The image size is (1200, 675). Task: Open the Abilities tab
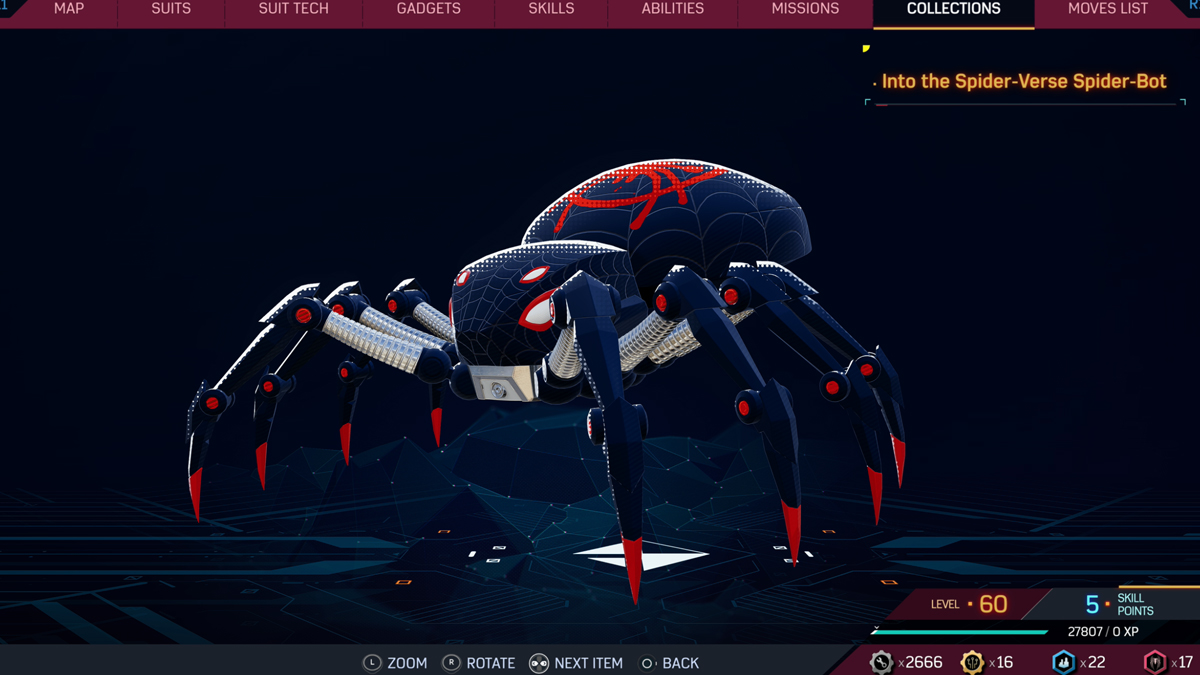pos(672,9)
